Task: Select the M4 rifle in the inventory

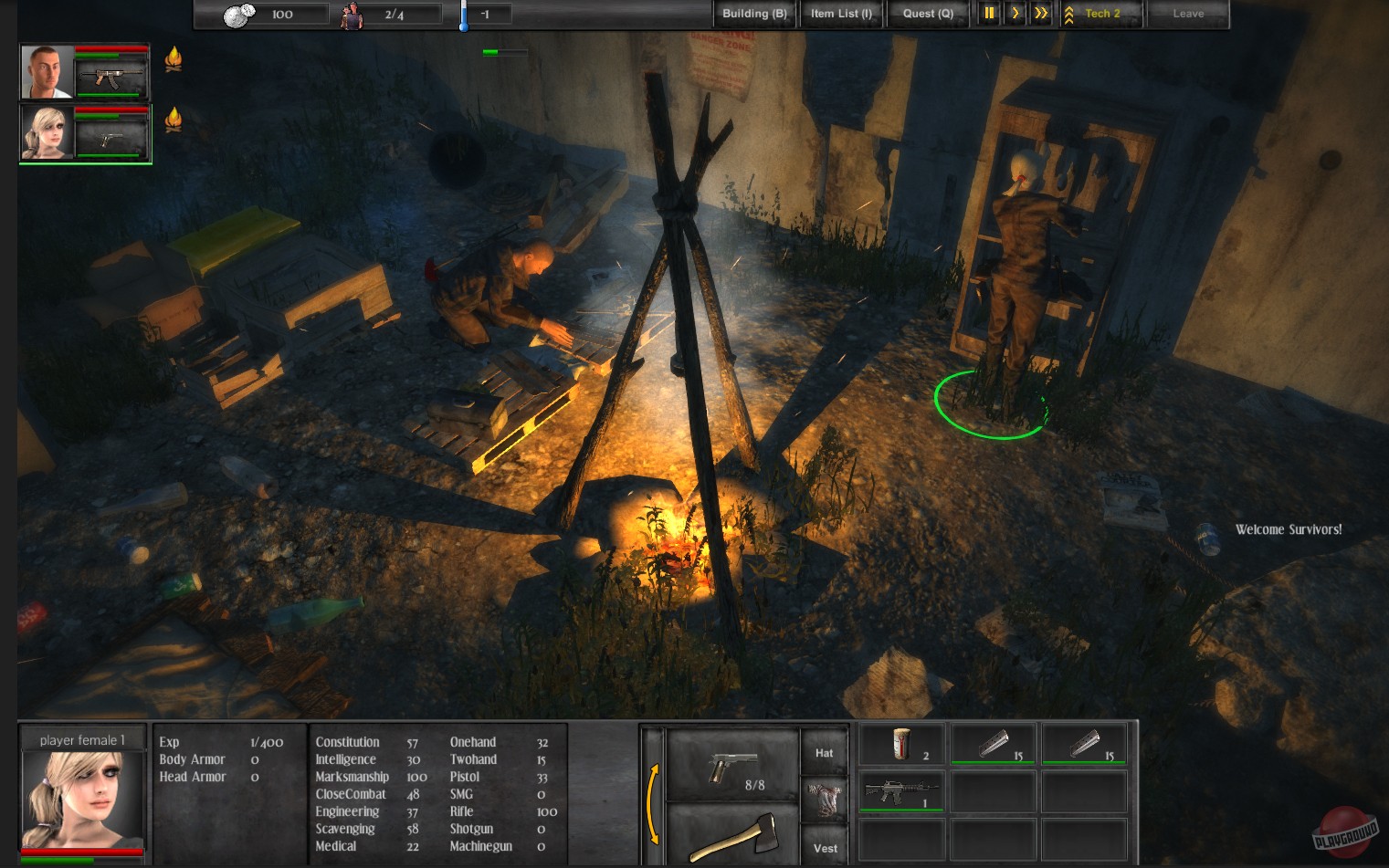Action: [x=900, y=789]
